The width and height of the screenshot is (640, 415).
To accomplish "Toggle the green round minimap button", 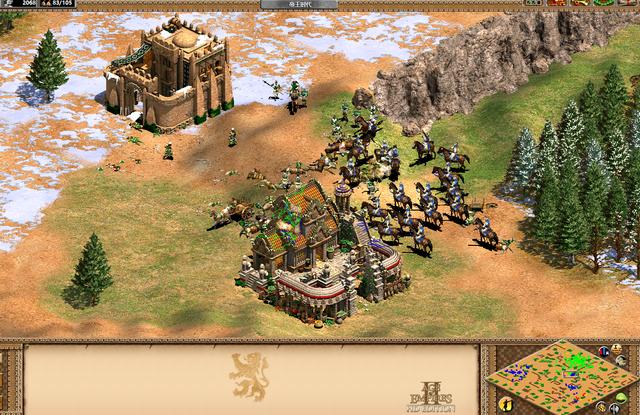I will click(x=621, y=398).
